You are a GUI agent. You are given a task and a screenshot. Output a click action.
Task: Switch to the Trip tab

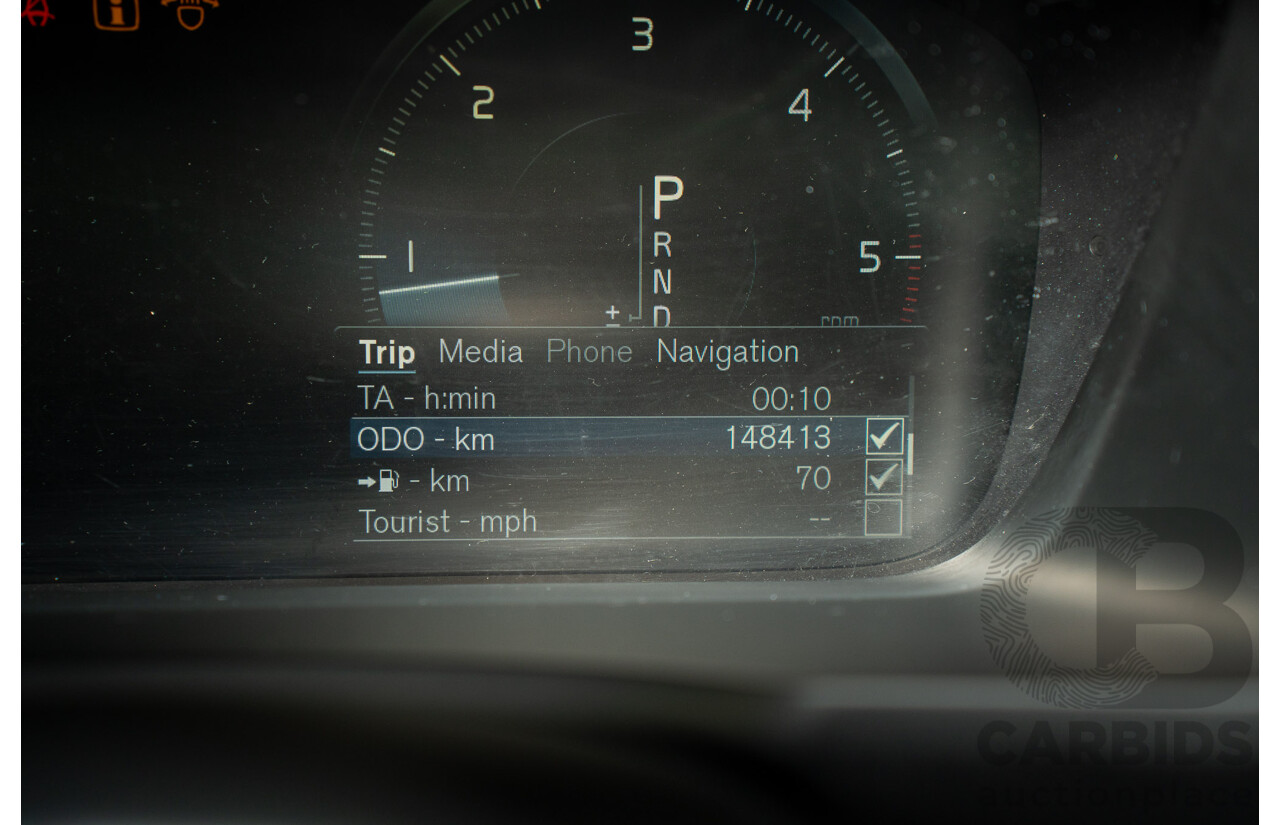pos(387,353)
